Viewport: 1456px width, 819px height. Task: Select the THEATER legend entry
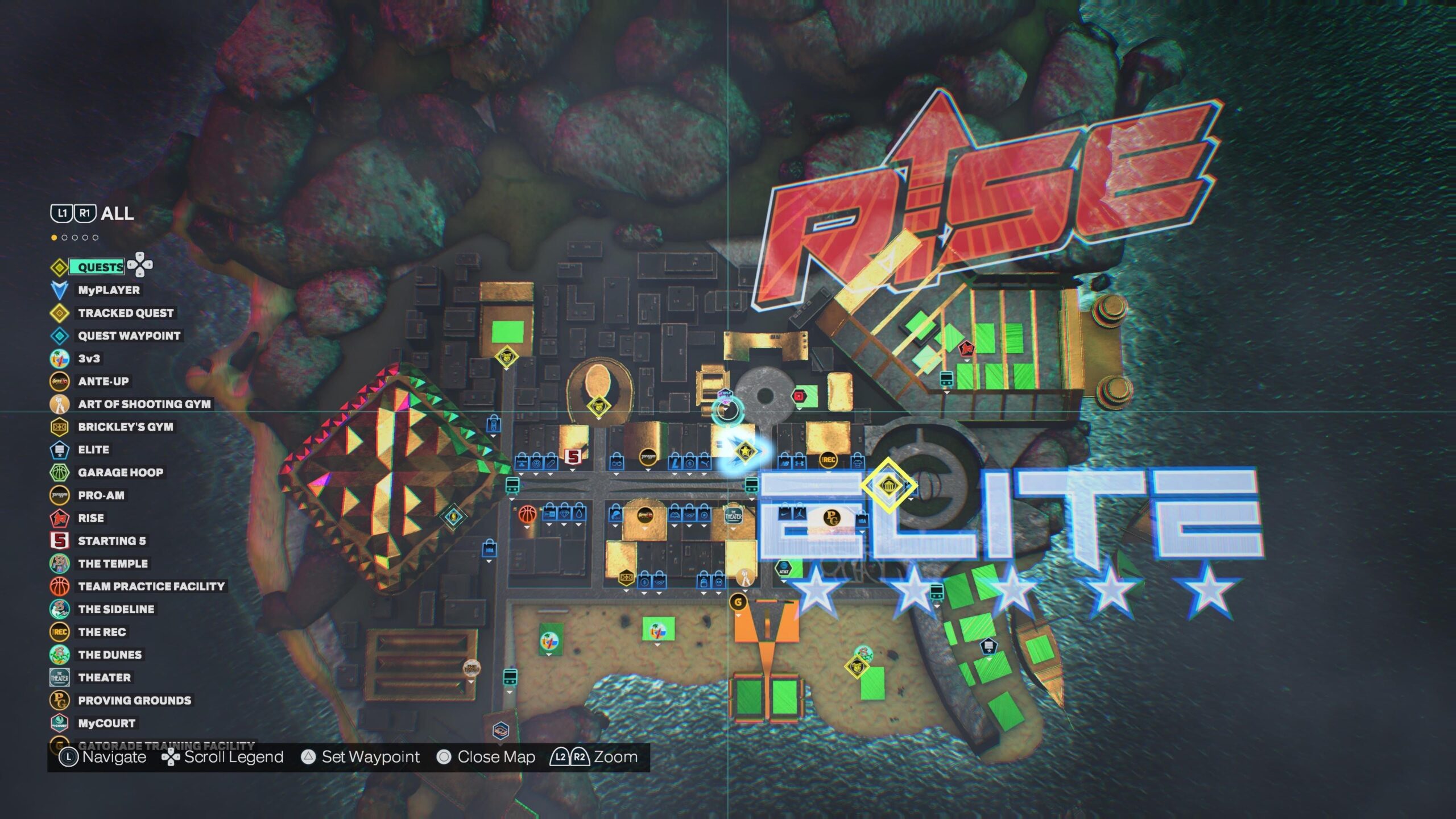[104, 677]
